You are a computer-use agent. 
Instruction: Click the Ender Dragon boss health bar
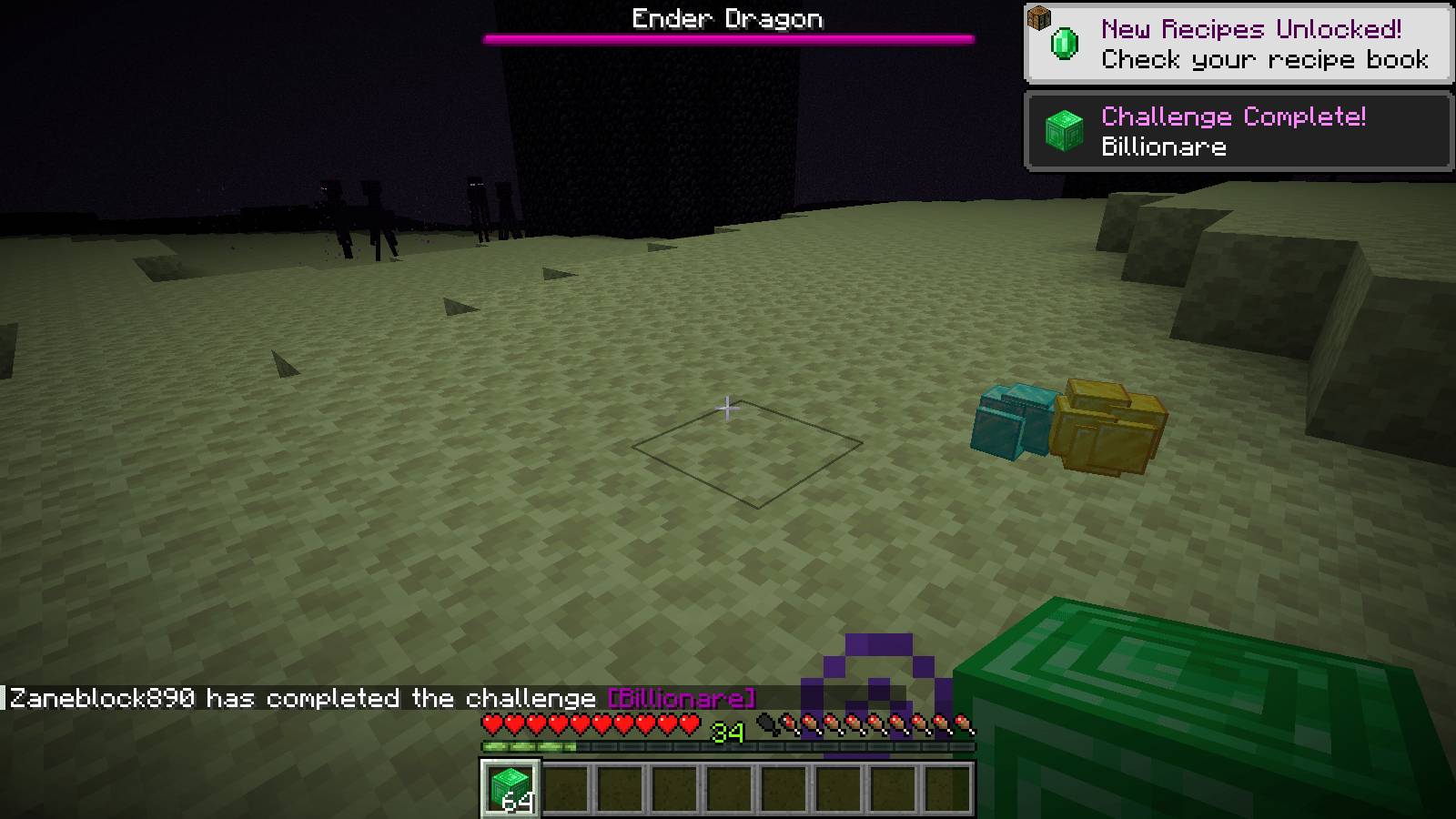click(x=728, y=39)
